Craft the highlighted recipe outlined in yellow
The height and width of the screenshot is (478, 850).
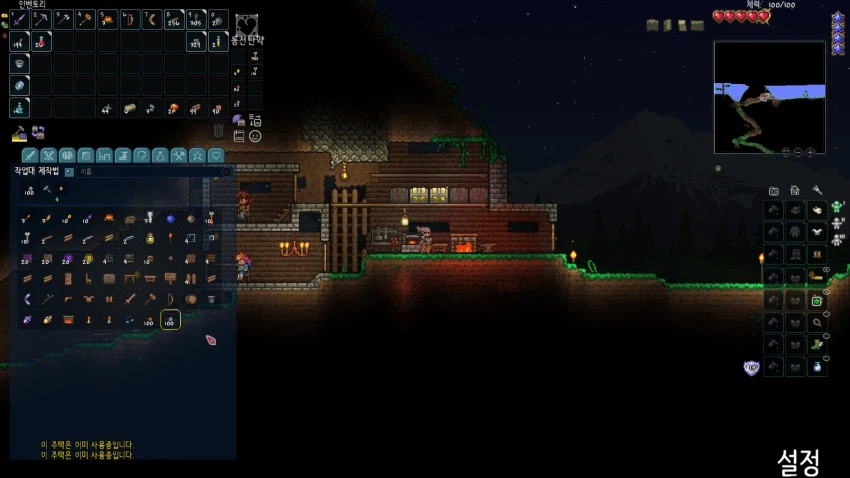[170, 320]
